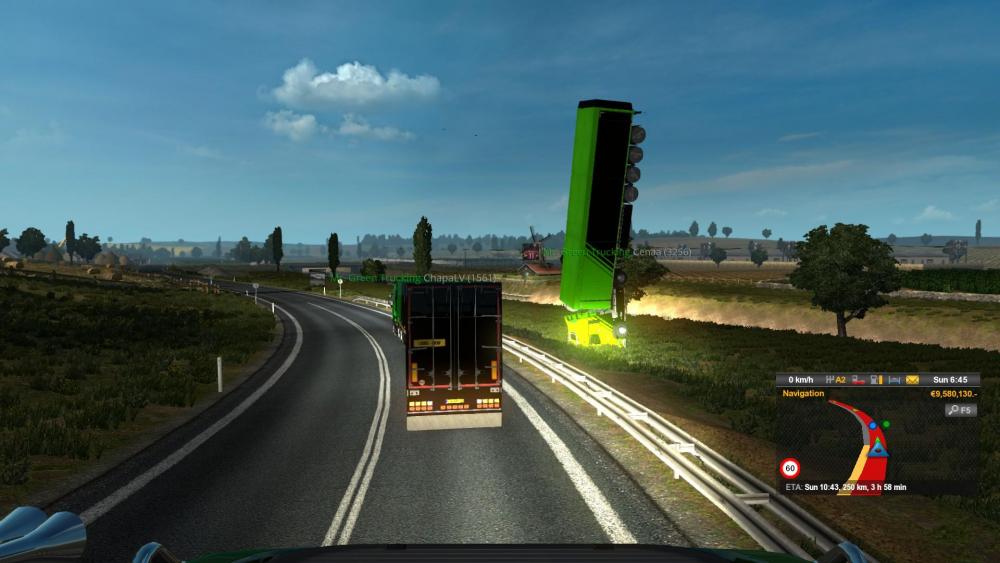This screenshot has width=1000, height=563.
Task: Select the fuel pump status icon
Action: click(876, 380)
